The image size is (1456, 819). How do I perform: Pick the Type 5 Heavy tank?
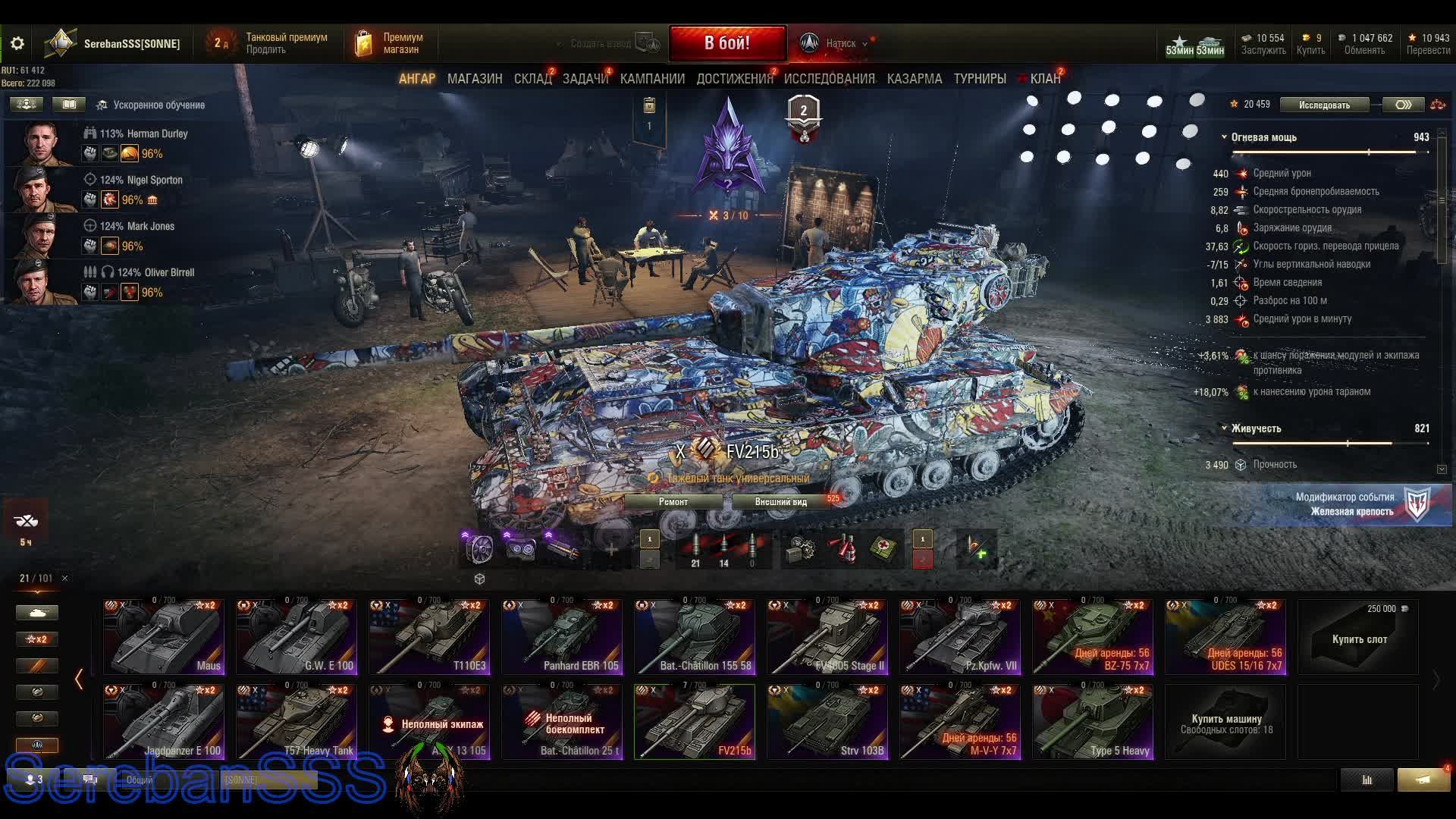coord(1093,722)
